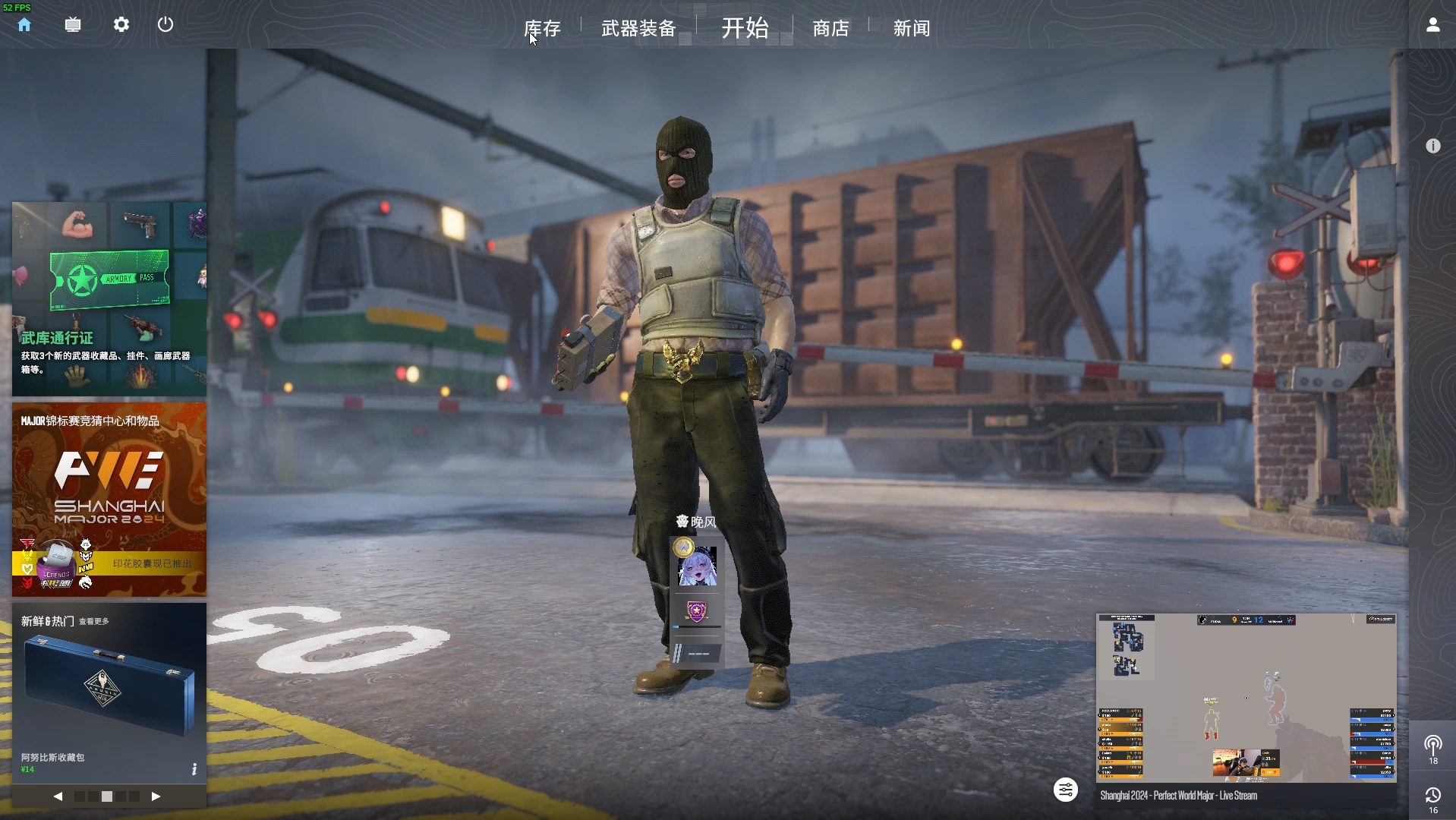
Task: Open the 武器装备 loadout tab
Action: point(639,29)
